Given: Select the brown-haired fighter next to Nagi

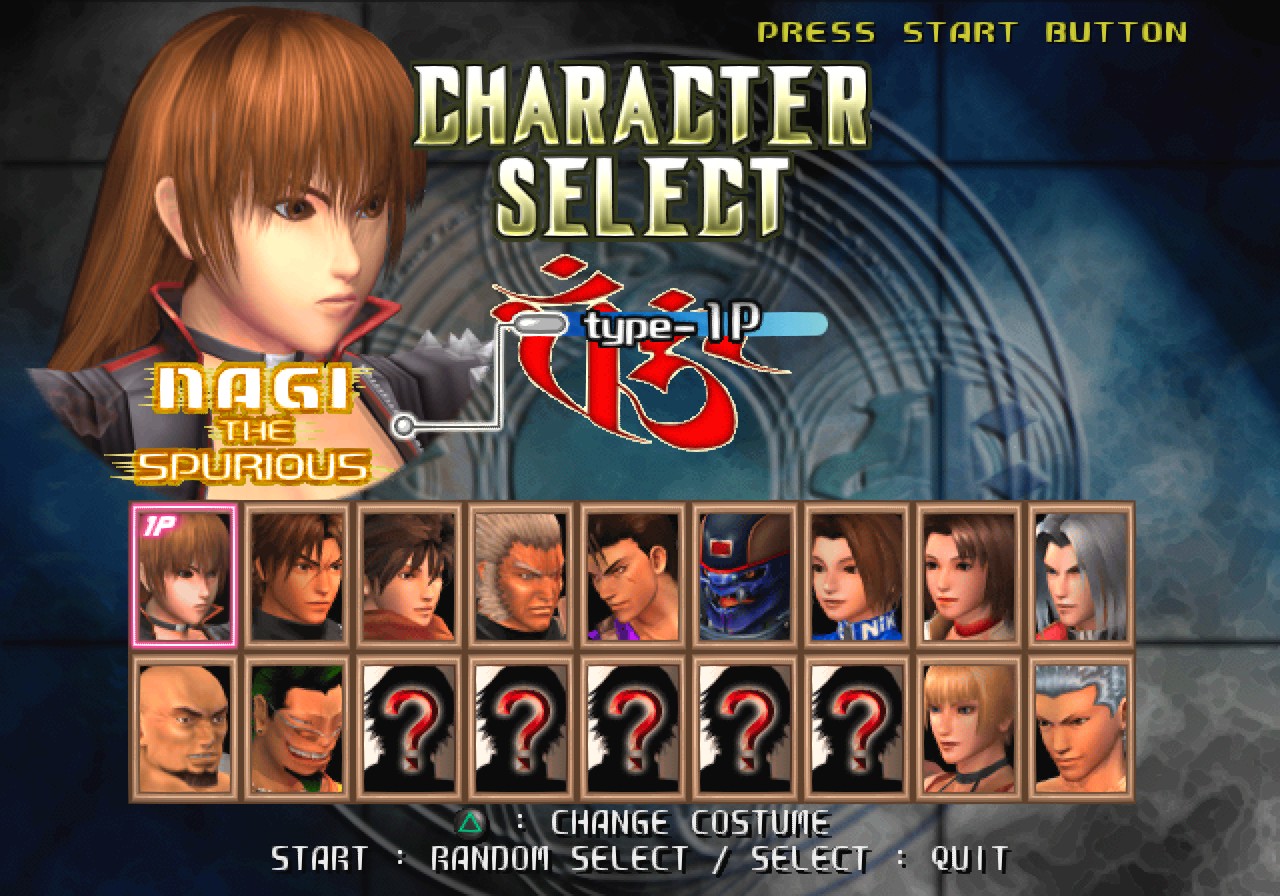Looking at the screenshot, I should pos(296,572).
